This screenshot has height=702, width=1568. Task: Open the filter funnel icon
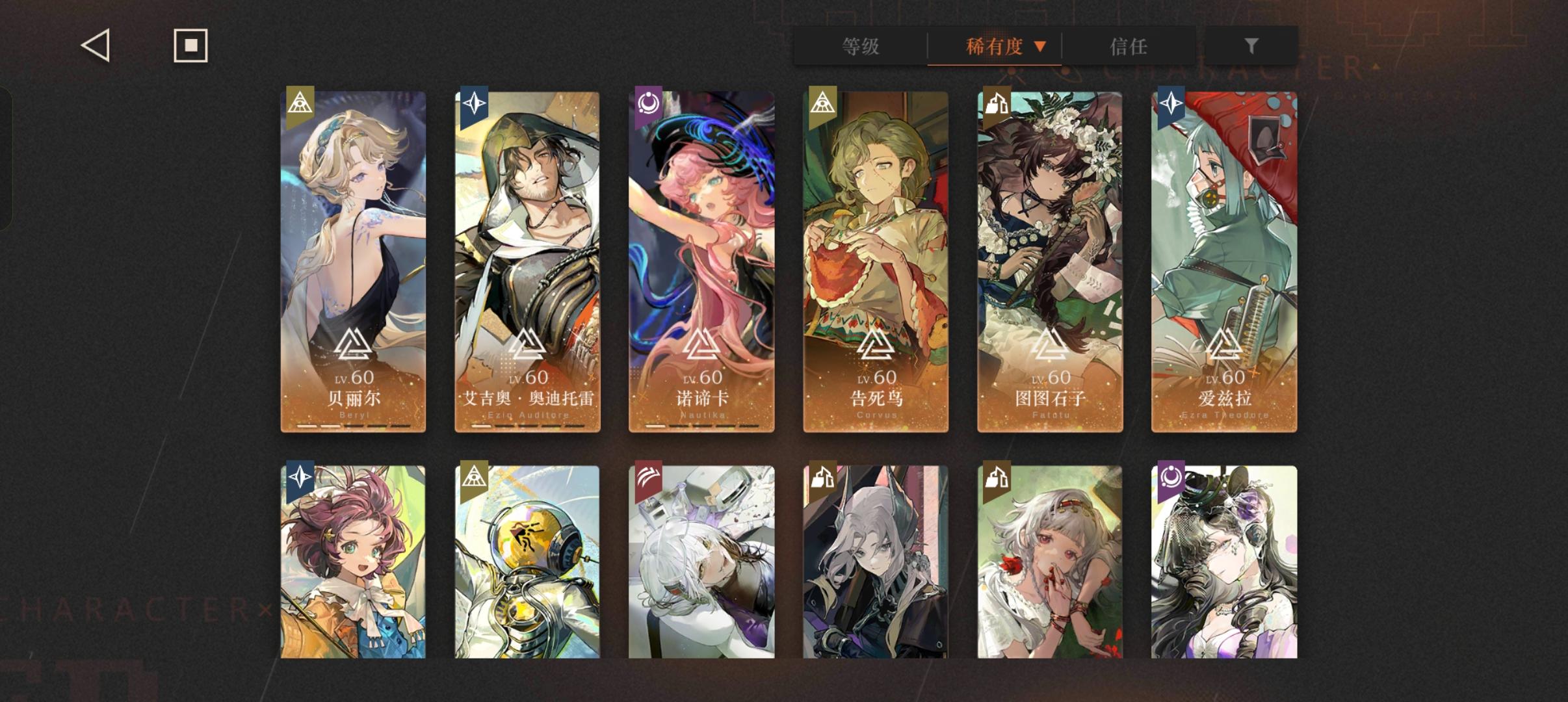point(1250,45)
